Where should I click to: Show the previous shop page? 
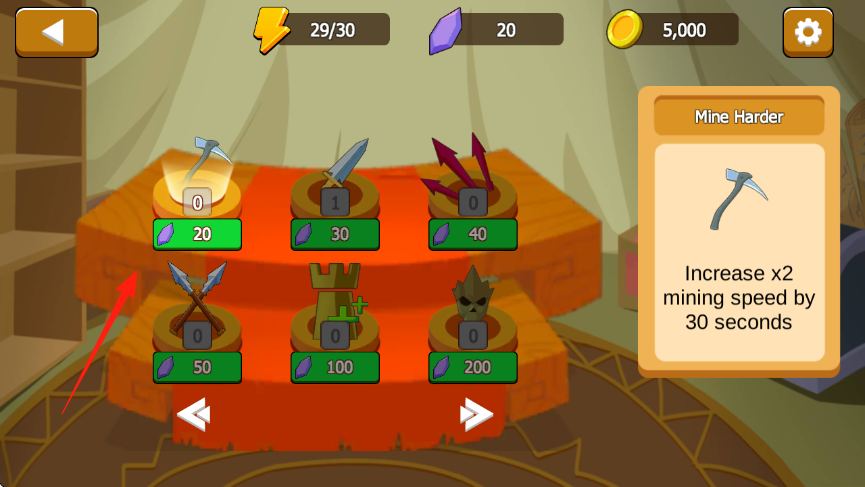[x=191, y=414]
